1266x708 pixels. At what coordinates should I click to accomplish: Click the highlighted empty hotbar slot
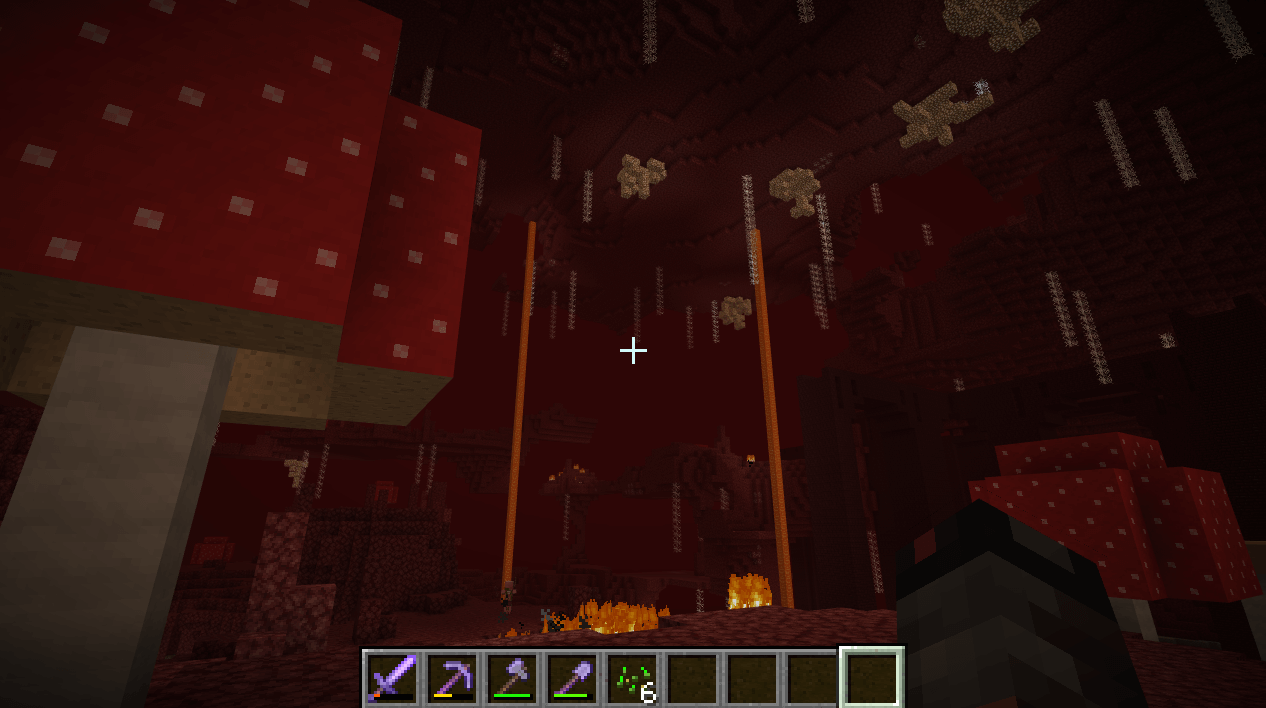[x=872, y=677]
